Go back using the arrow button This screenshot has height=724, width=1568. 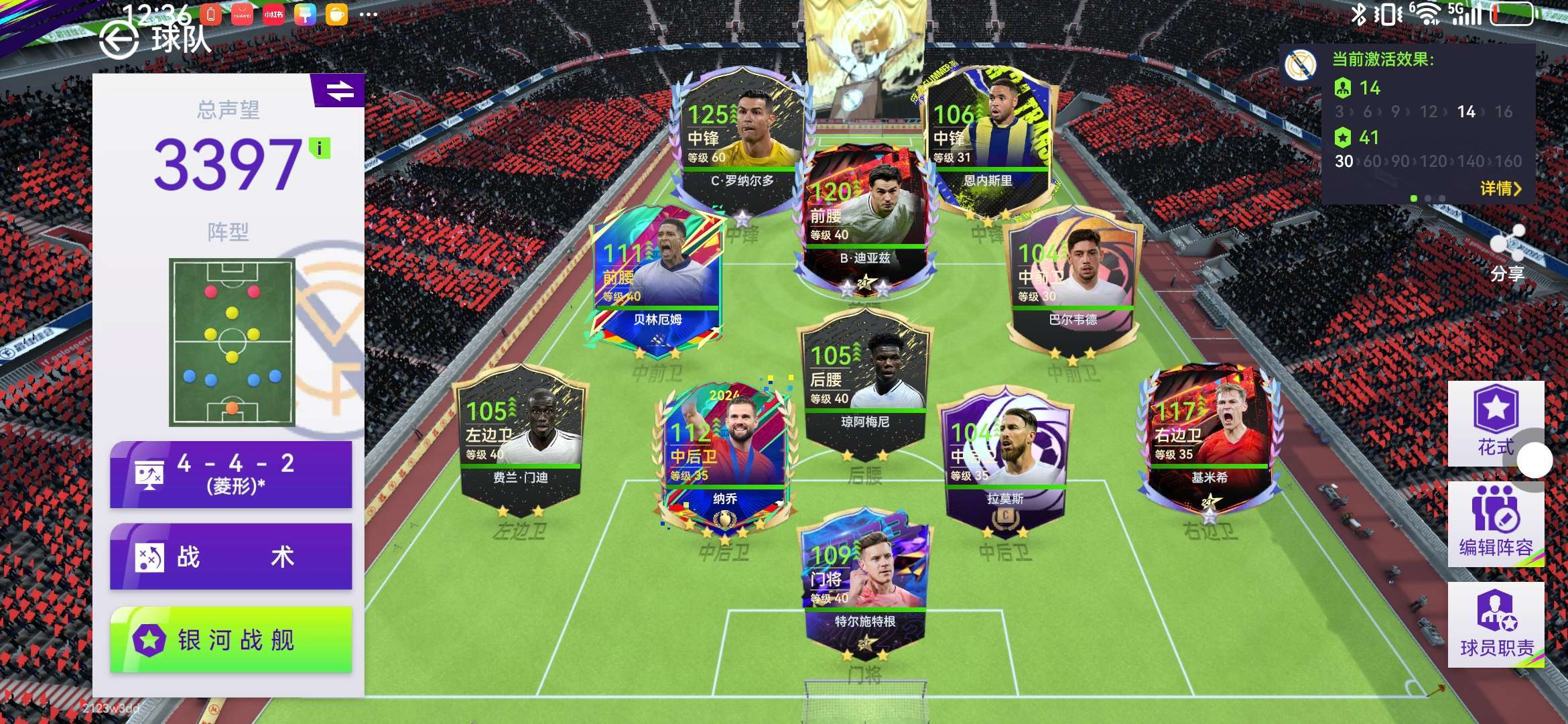[119, 40]
